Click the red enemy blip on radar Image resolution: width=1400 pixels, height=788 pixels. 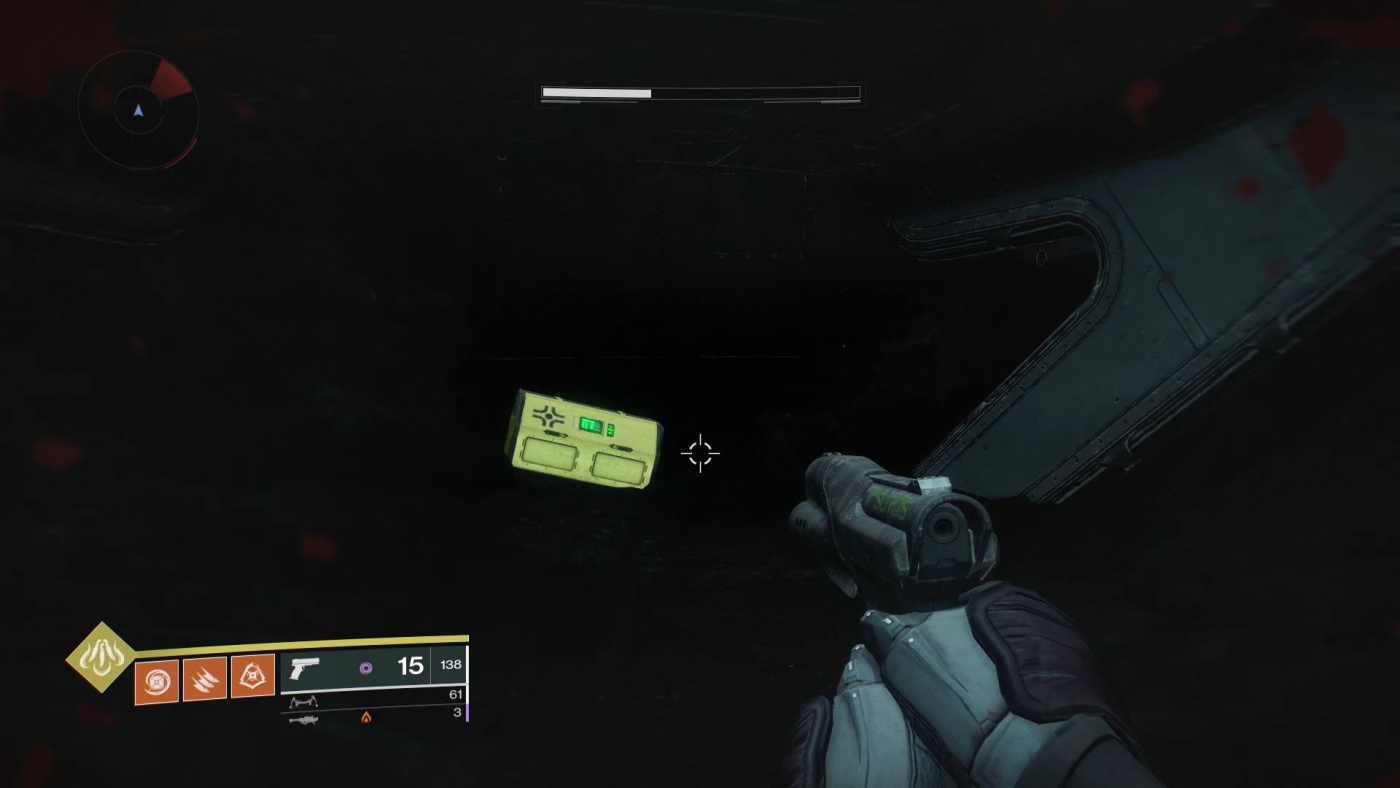pos(168,78)
